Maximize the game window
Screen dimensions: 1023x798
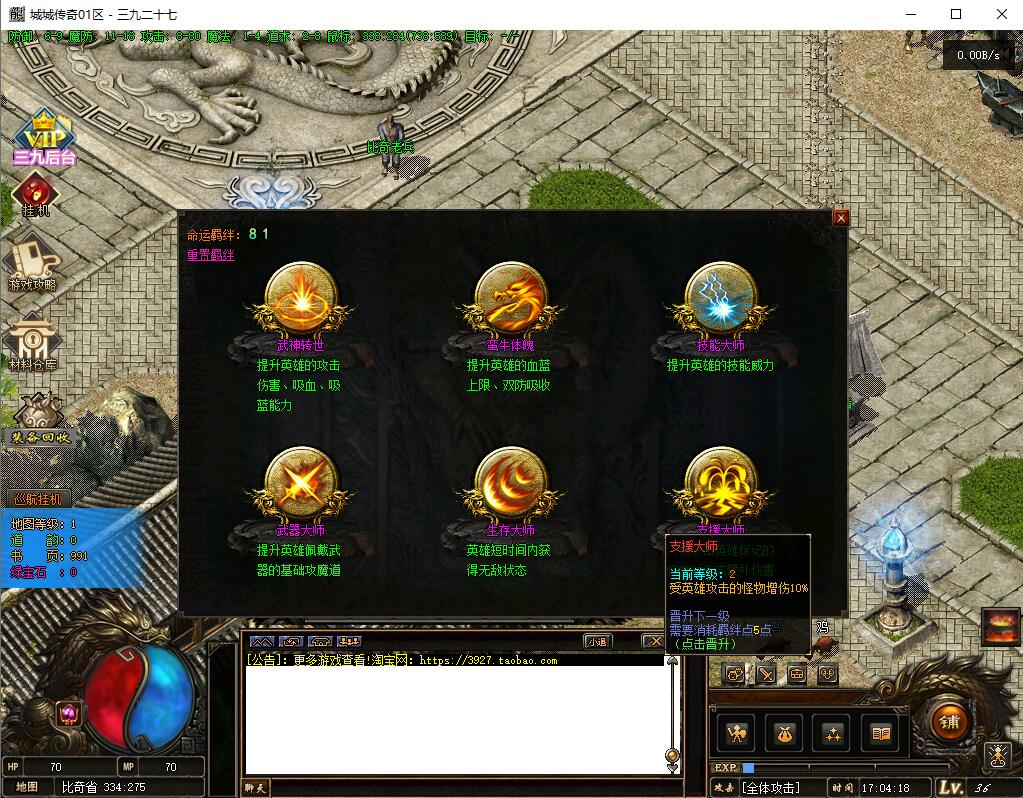coord(955,14)
